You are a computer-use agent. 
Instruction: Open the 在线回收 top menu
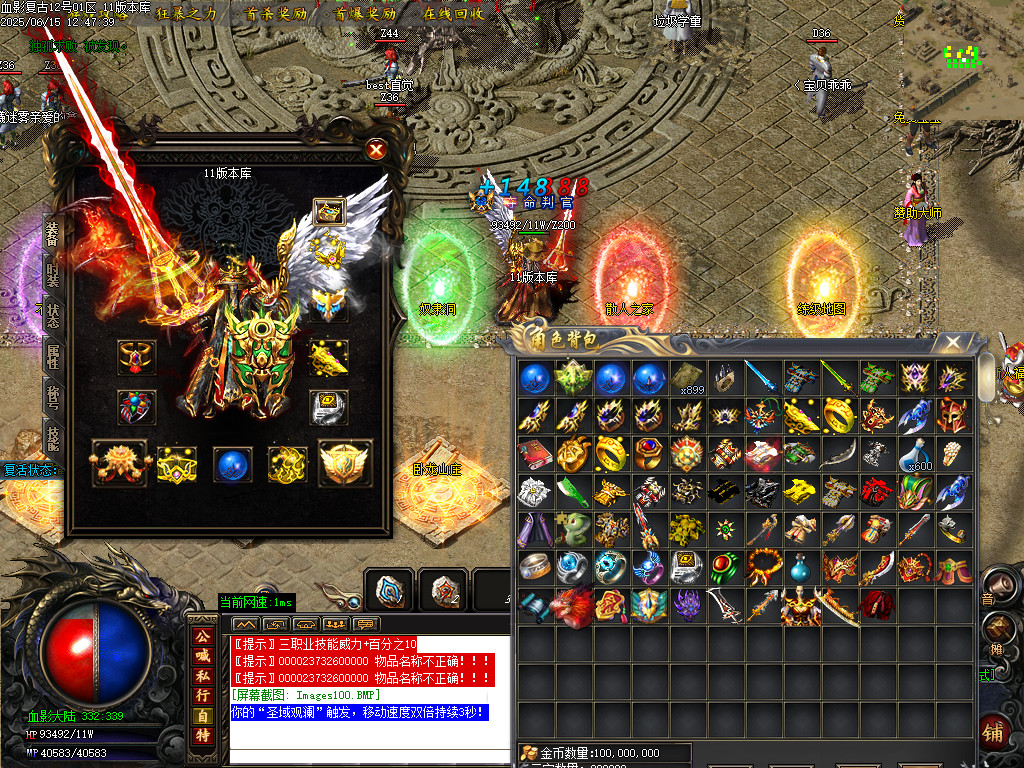pyautogui.click(x=454, y=14)
